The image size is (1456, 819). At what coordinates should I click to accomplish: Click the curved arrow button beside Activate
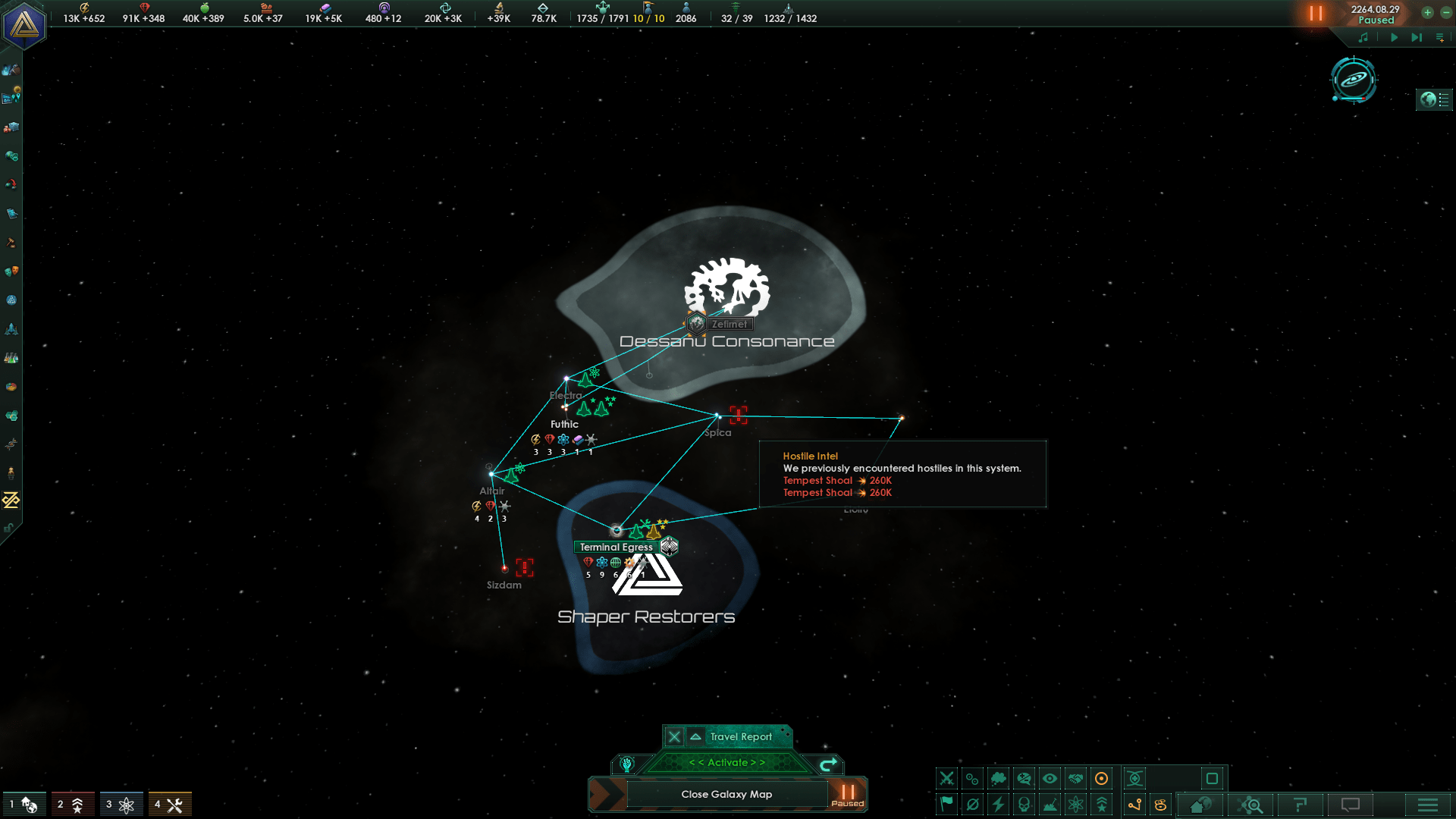[828, 764]
